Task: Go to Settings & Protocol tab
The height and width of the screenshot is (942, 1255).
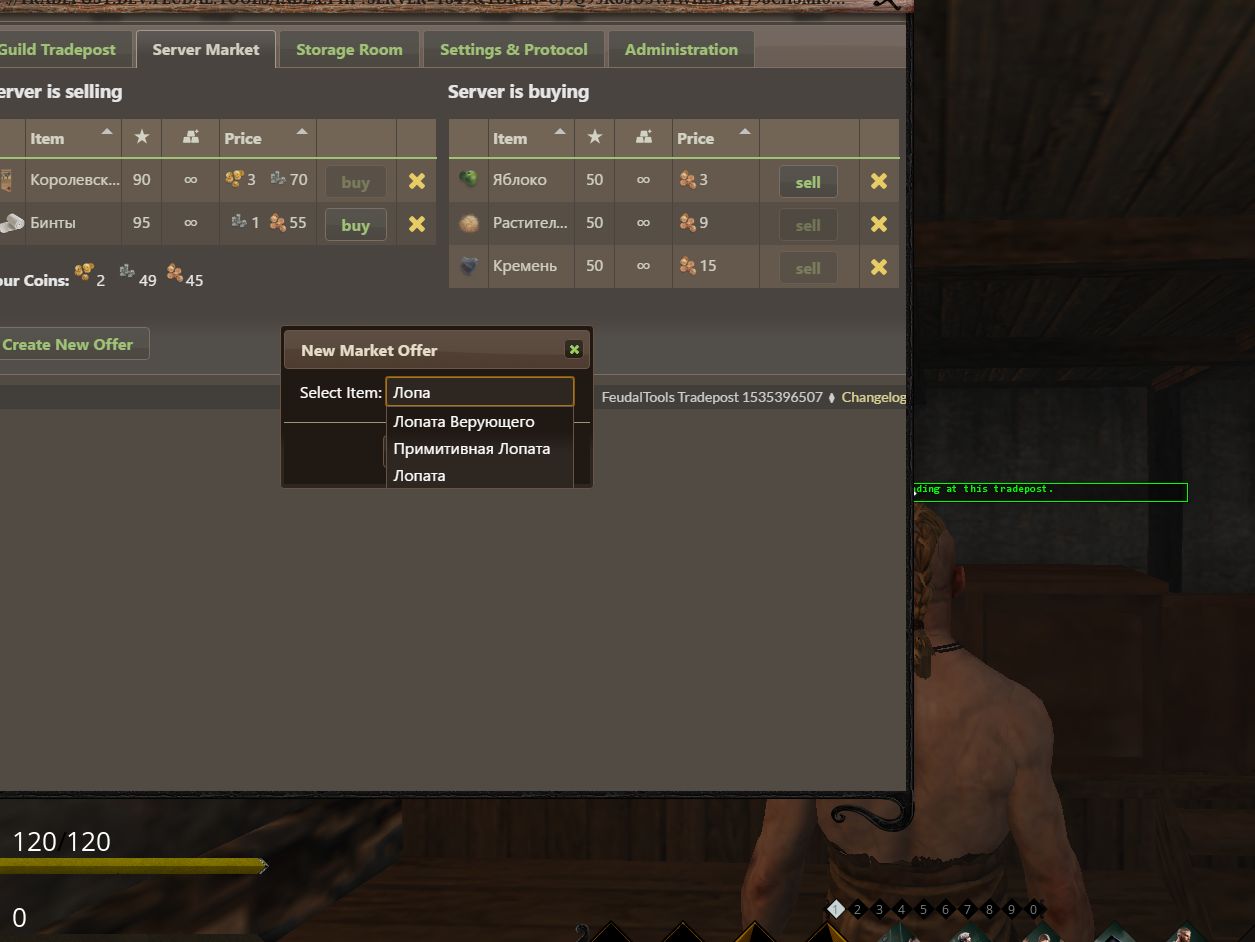Action: click(513, 49)
